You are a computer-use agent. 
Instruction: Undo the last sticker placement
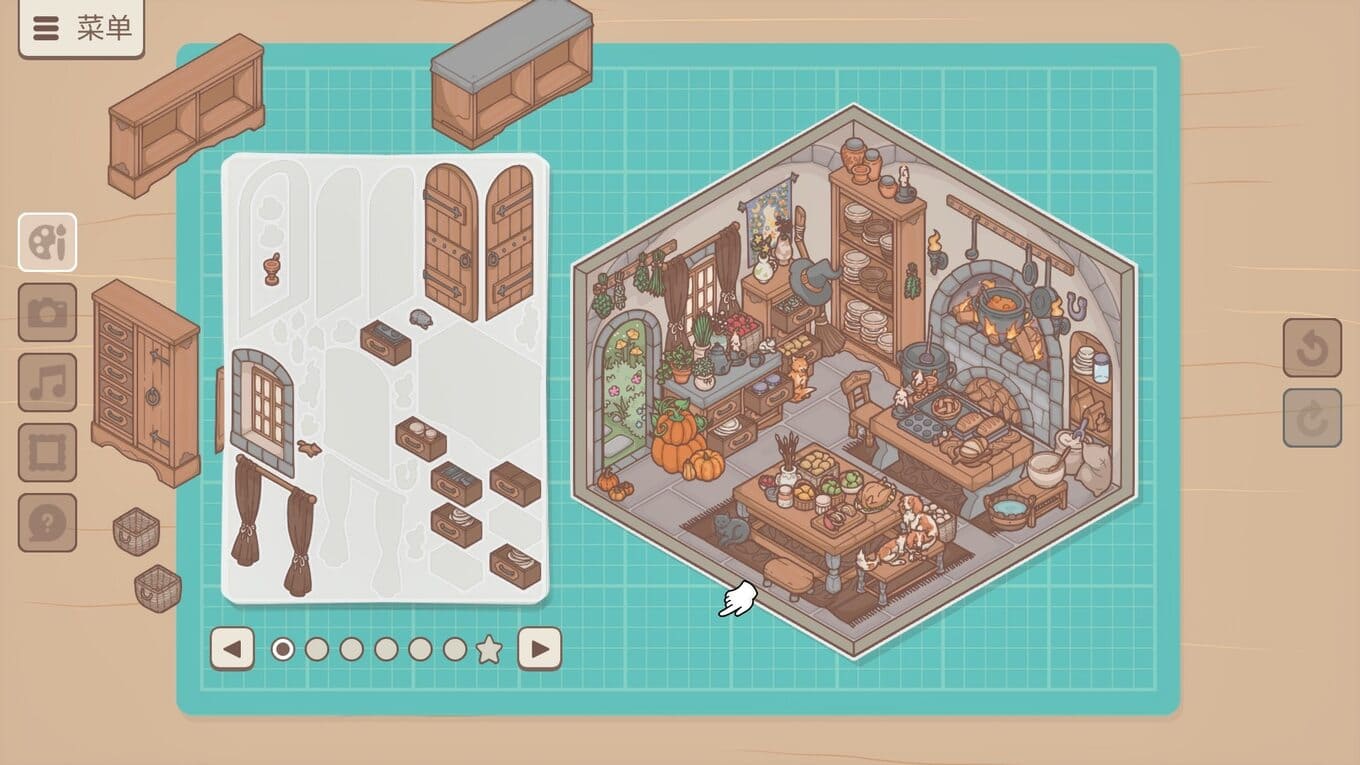coord(1312,347)
